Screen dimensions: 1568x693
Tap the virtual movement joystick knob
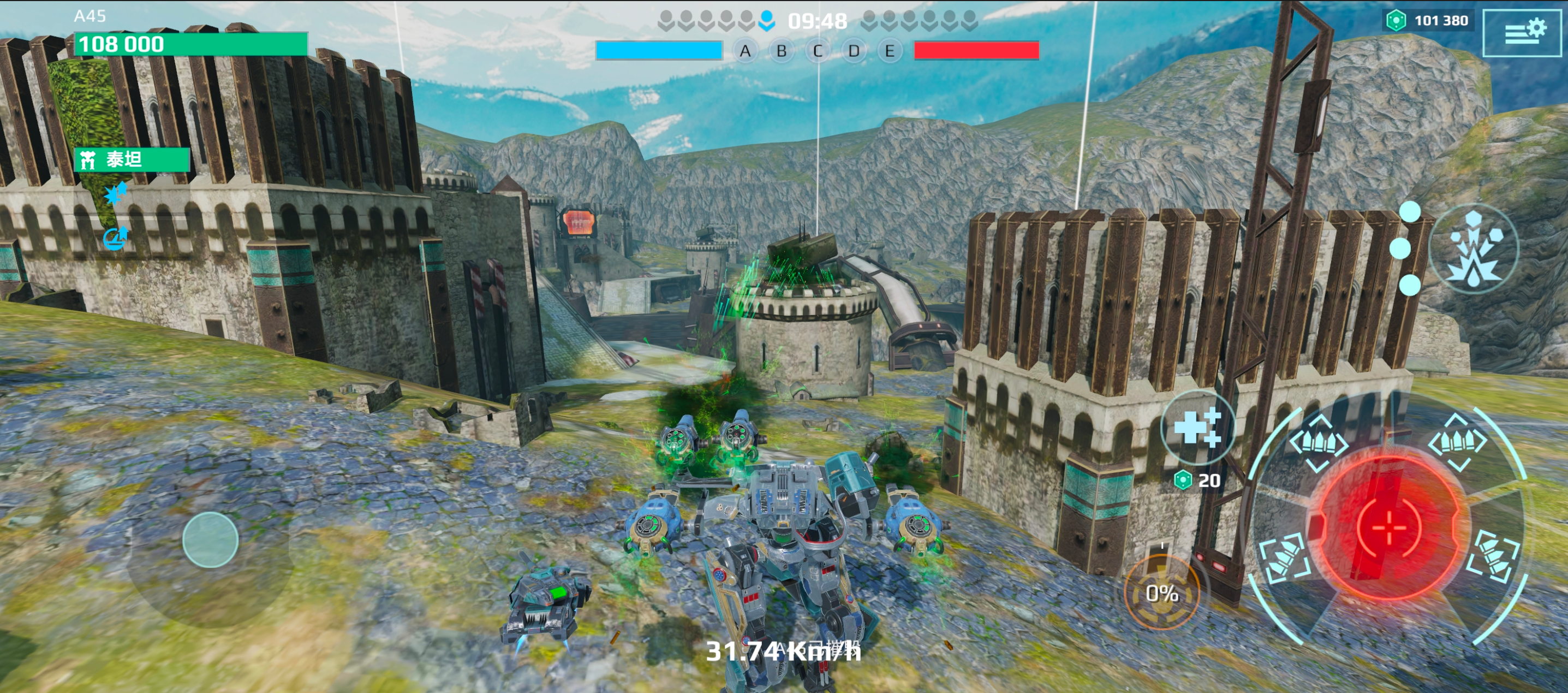210,540
